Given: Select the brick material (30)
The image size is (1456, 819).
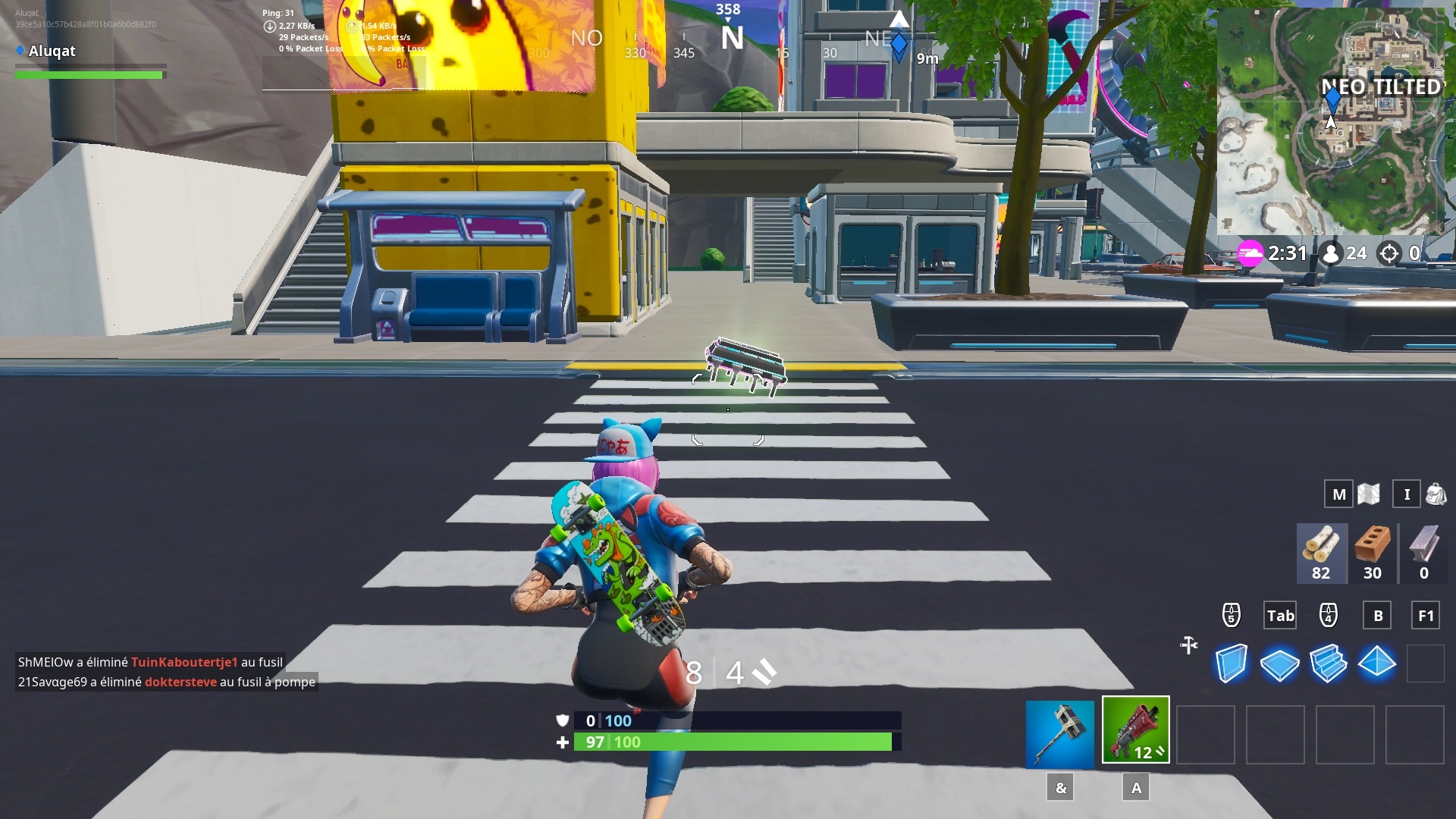Looking at the screenshot, I should pyautogui.click(x=1373, y=554).
